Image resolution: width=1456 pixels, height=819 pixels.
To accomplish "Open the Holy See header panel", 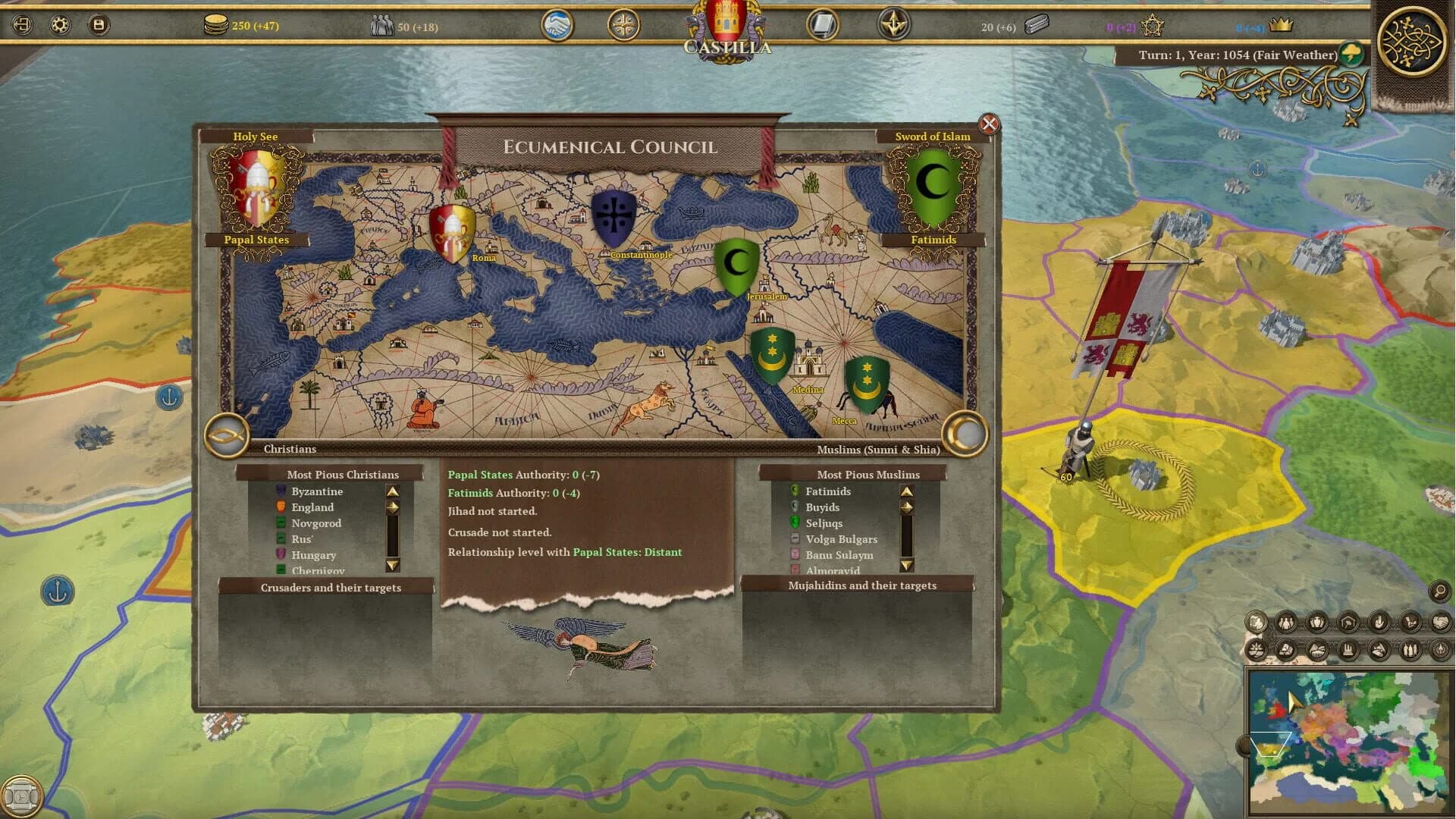I will pos(256,136).
